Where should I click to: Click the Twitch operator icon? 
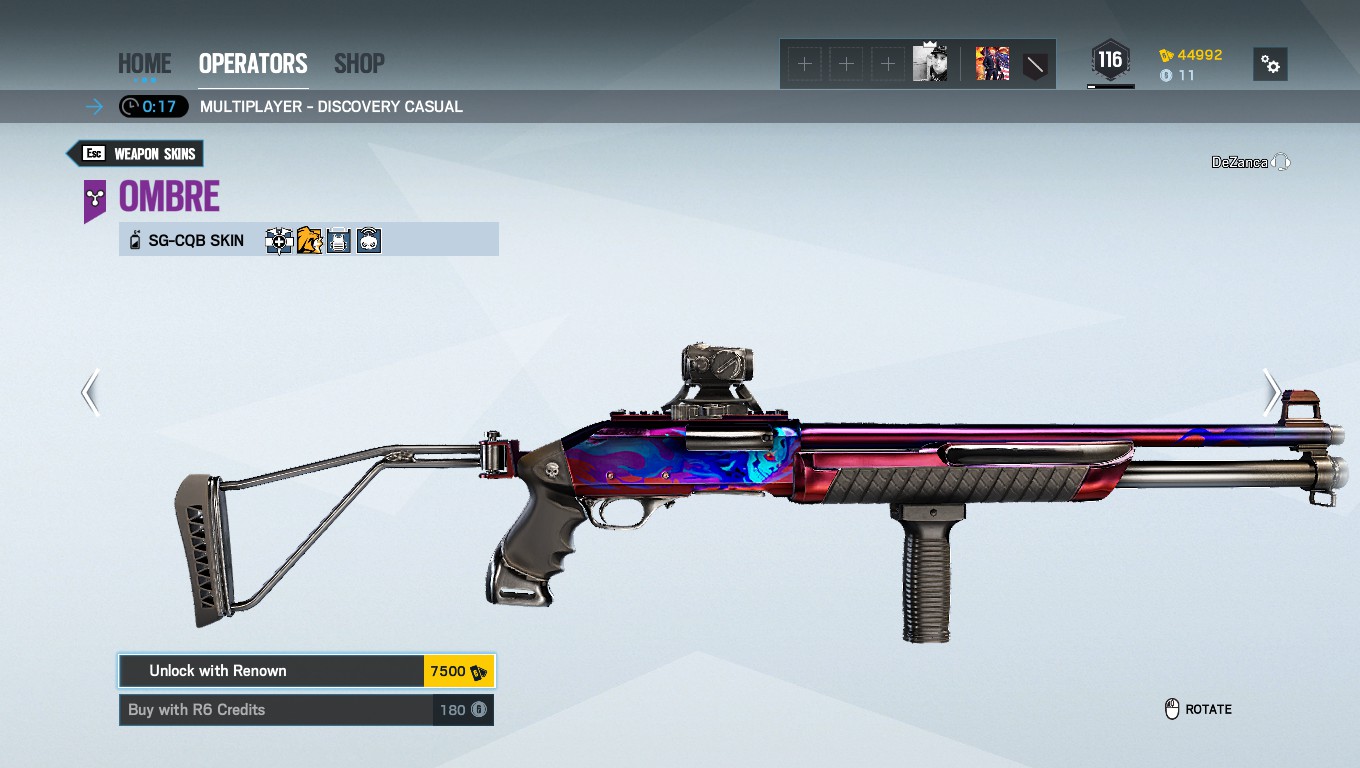369,241
